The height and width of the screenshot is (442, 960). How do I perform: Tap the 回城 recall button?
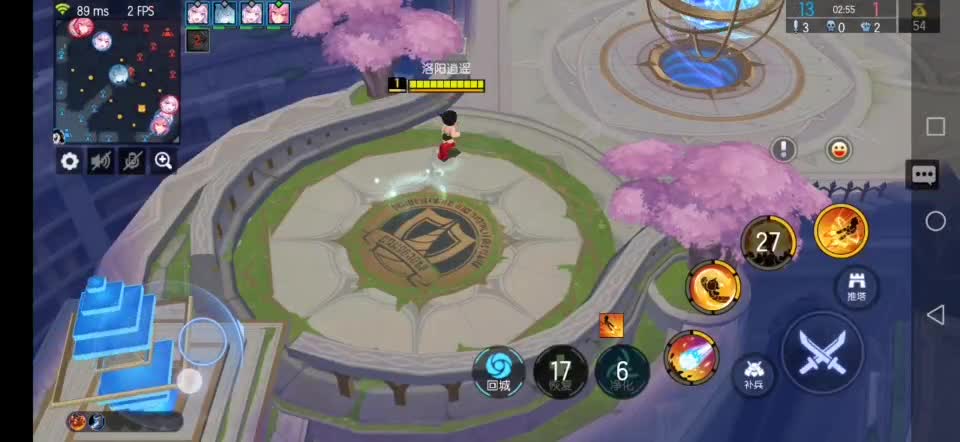click(x=498, y=370)
